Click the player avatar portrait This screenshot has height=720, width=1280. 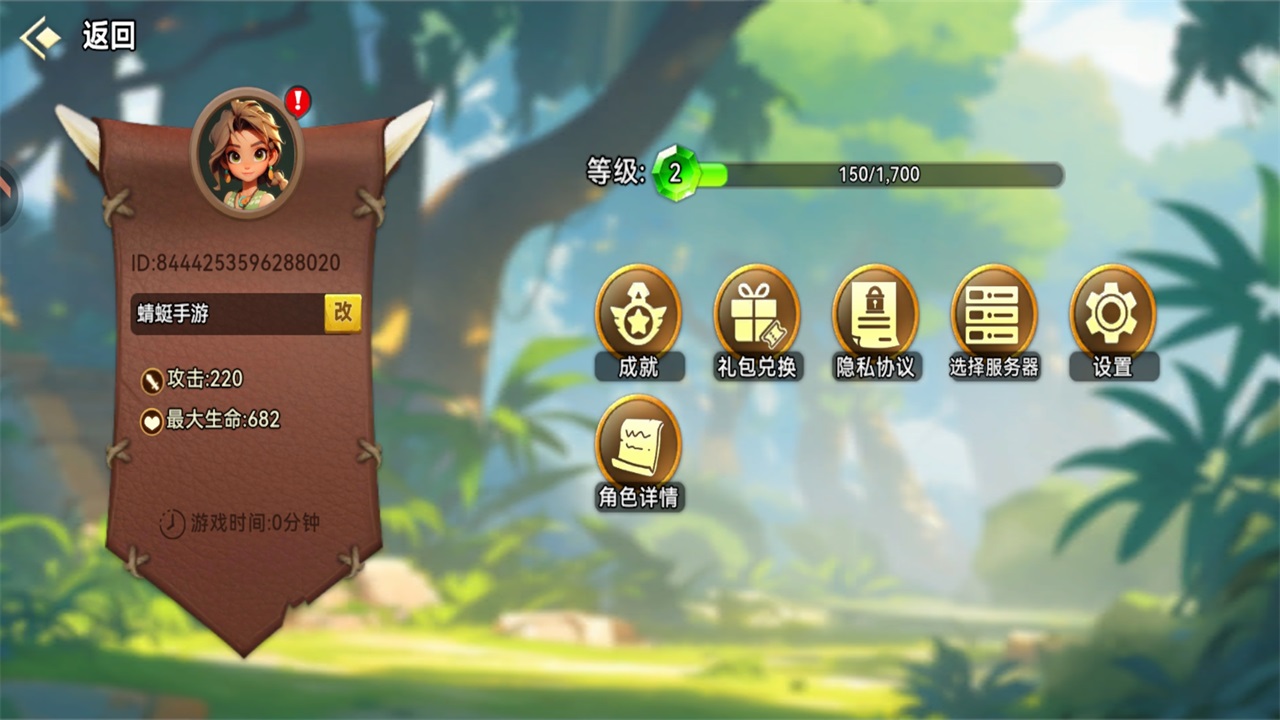point(246,152)
